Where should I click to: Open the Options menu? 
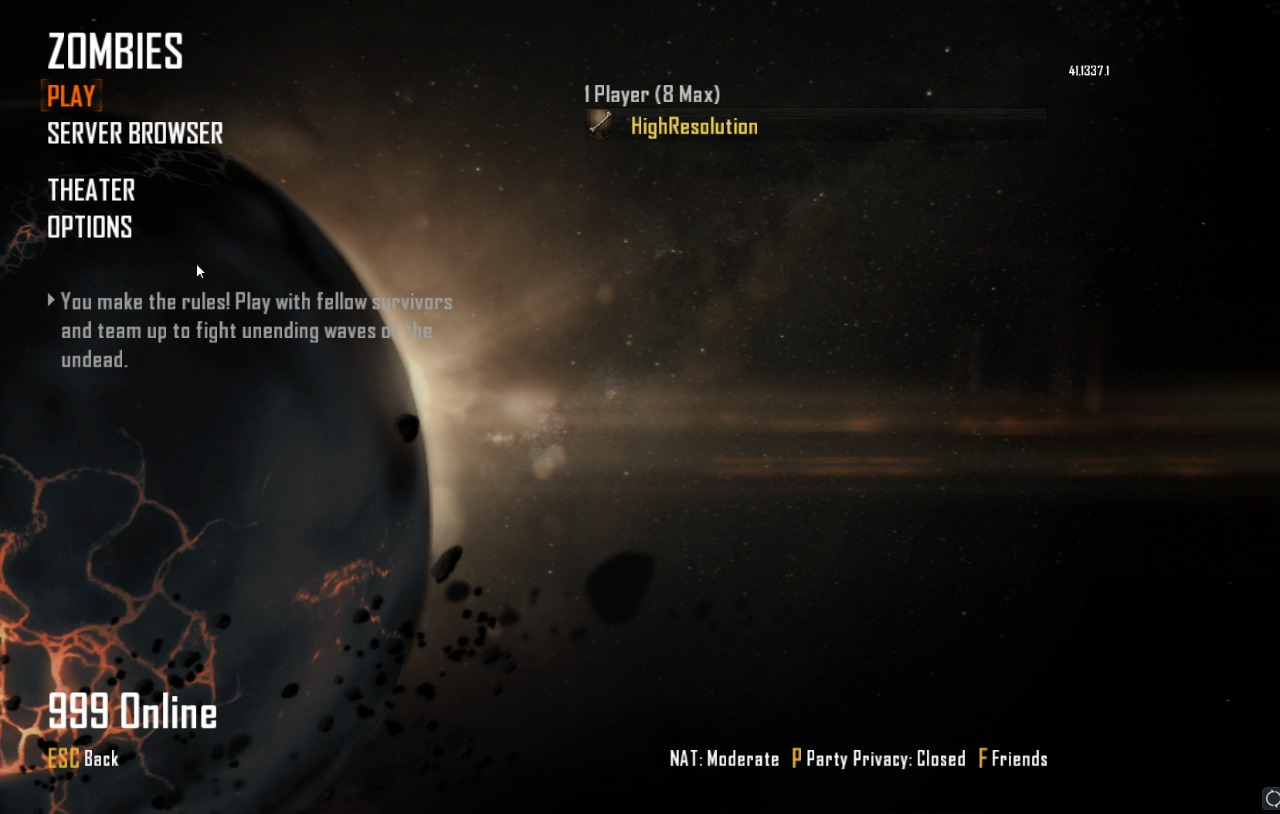(x=90, y=227)
